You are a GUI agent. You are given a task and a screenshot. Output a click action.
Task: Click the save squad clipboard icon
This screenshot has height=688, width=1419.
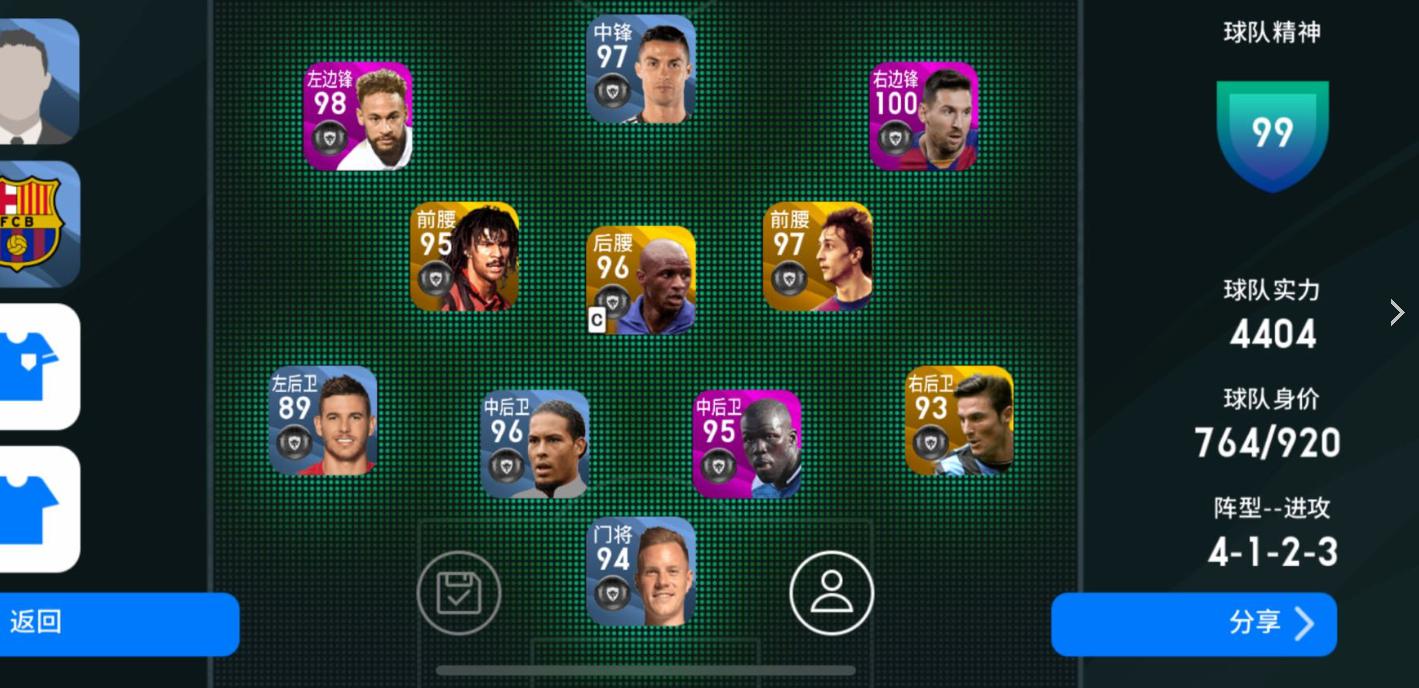(459, 593)
